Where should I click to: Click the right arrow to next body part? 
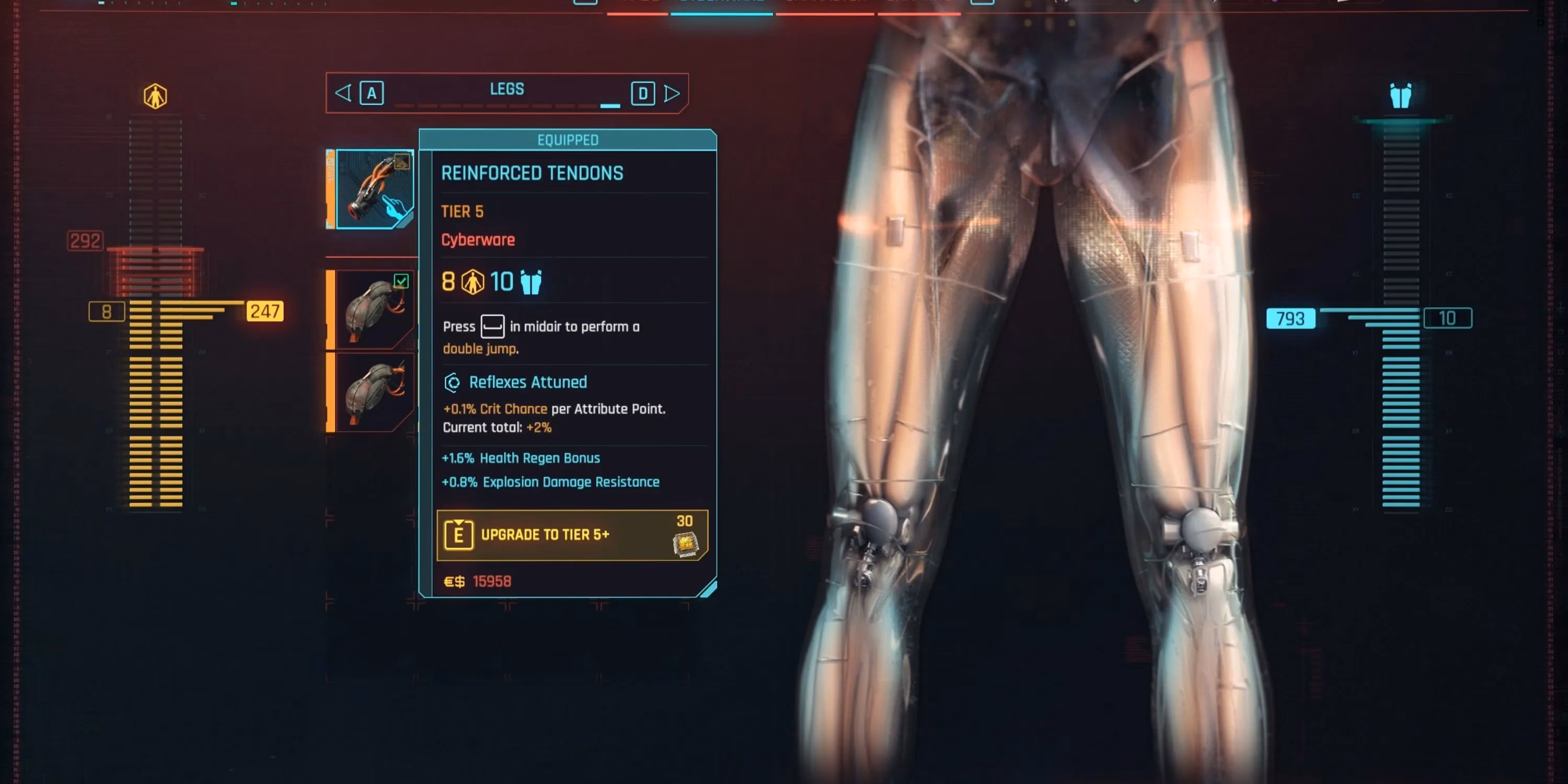click(x=672, y=93)
